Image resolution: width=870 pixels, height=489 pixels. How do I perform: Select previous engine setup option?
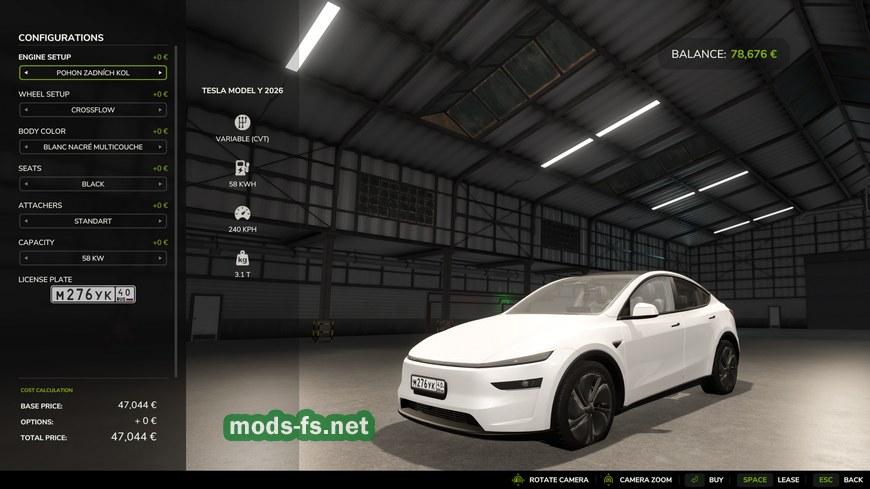(x=26, y=73)
